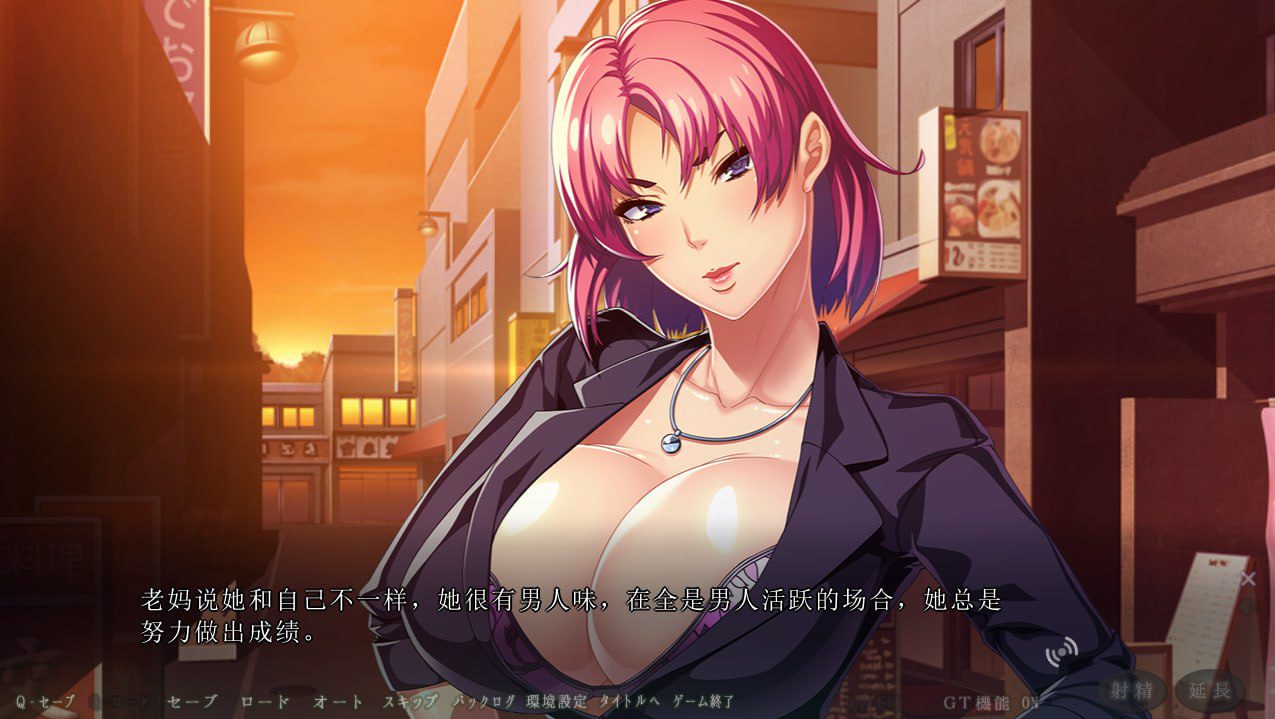This screenshot has width=1275, height=719.
Task: Hide the text window with X
Action: tap(1247, 578)
